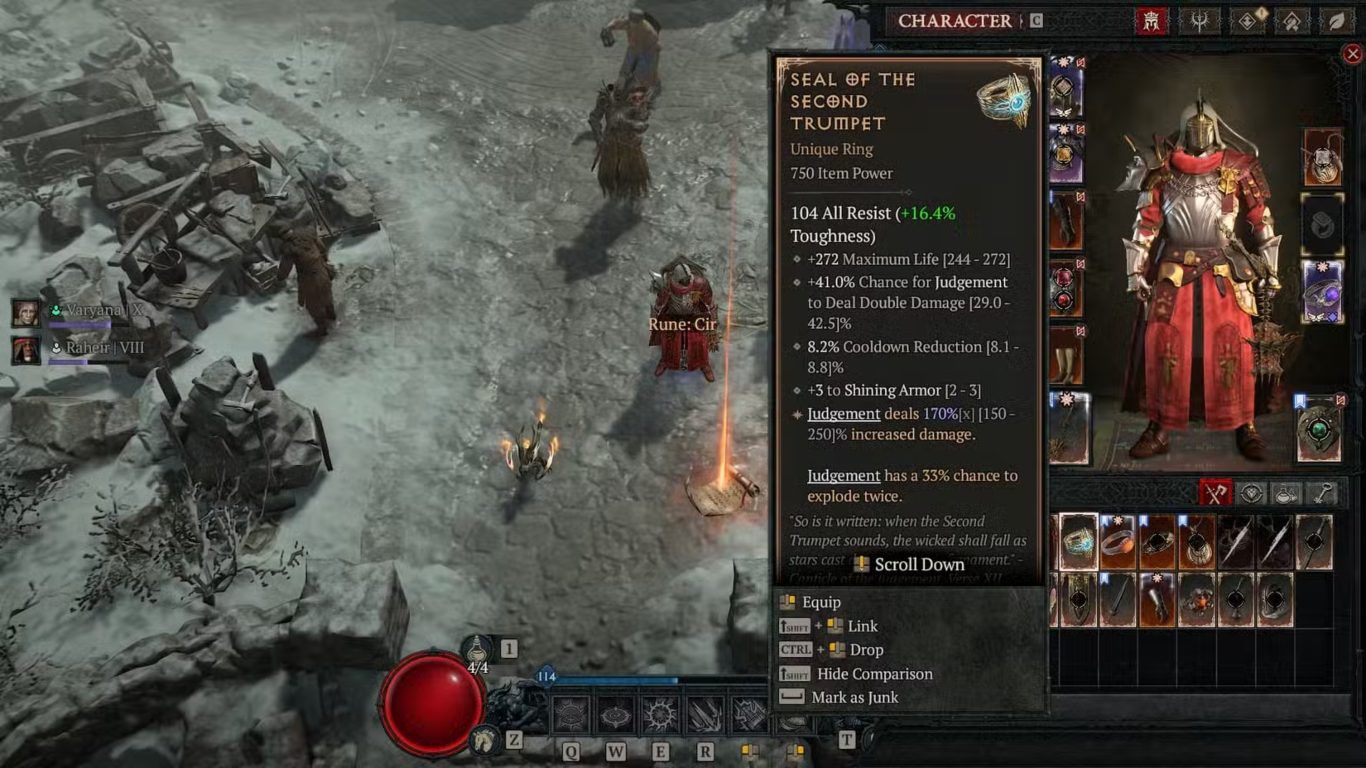
Task: Open the helmet Character tab
Action: click(x=1151, y=21)
